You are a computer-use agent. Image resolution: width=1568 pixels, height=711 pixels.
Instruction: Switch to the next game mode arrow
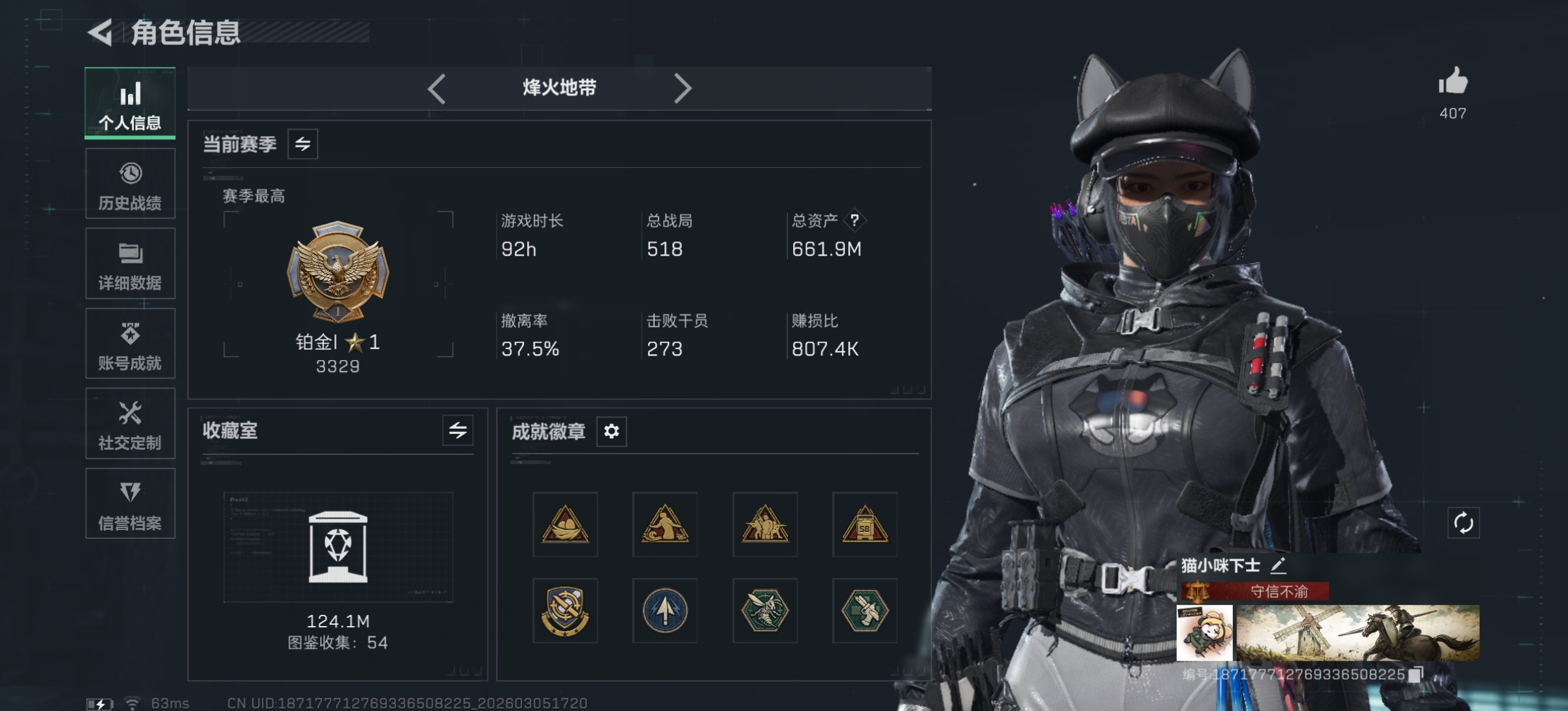pyautogui.click(x=682, y=88)
